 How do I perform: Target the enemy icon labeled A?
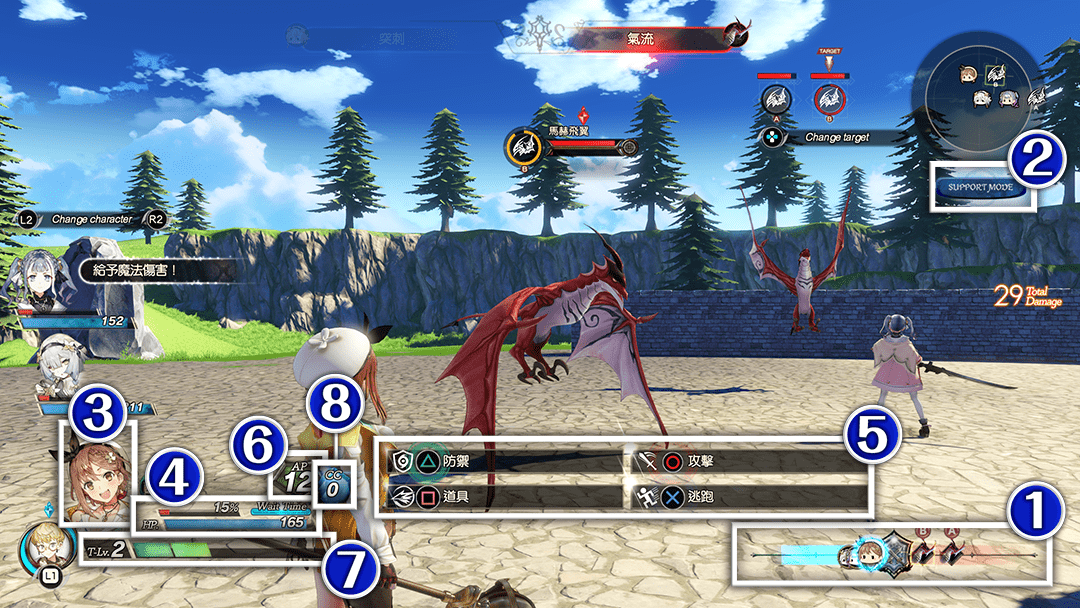pos(775,98)
